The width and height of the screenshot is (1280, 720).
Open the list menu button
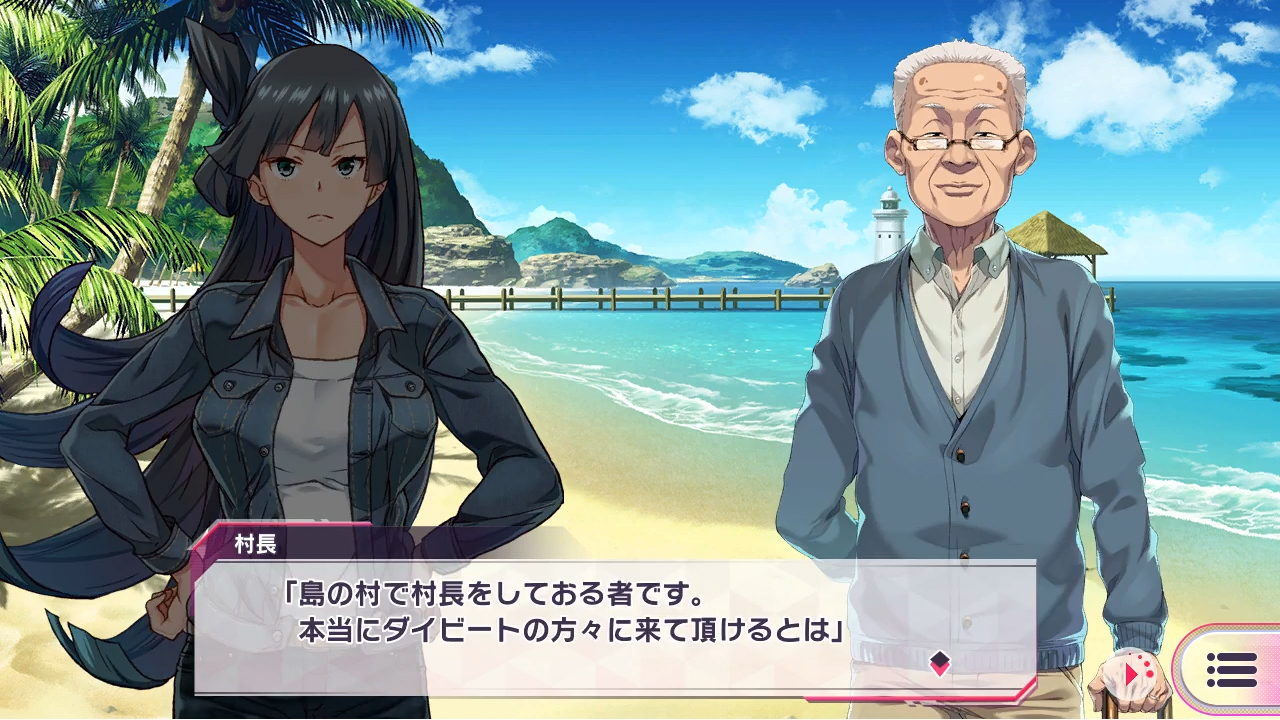pos(1231,670)
